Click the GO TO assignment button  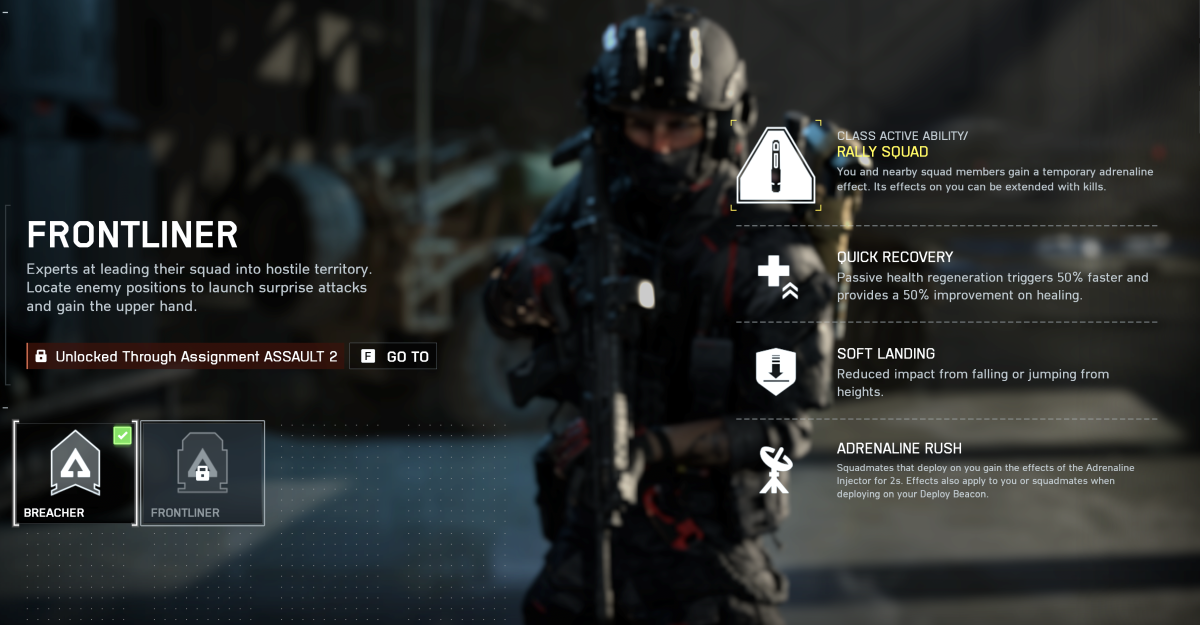pyautogui.click(x=393, y=356)
